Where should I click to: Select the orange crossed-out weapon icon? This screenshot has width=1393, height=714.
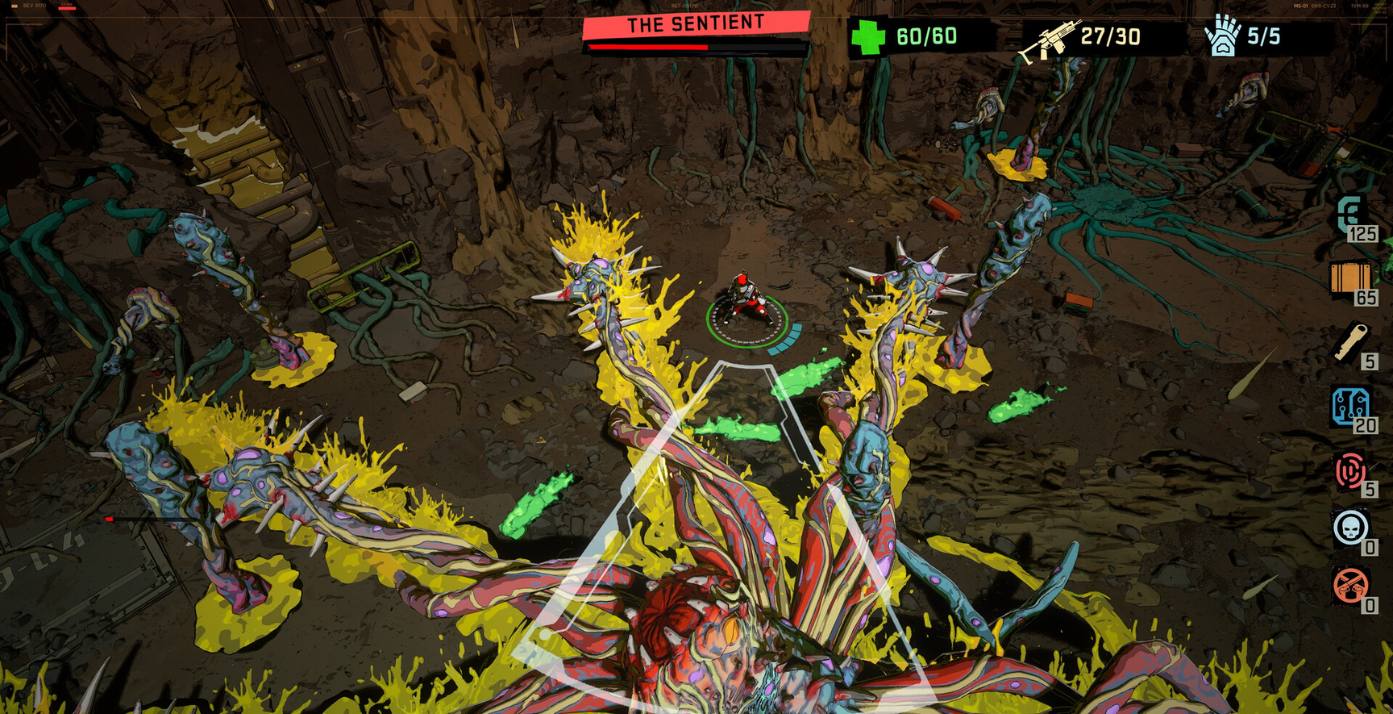[x=1350, y=584]
